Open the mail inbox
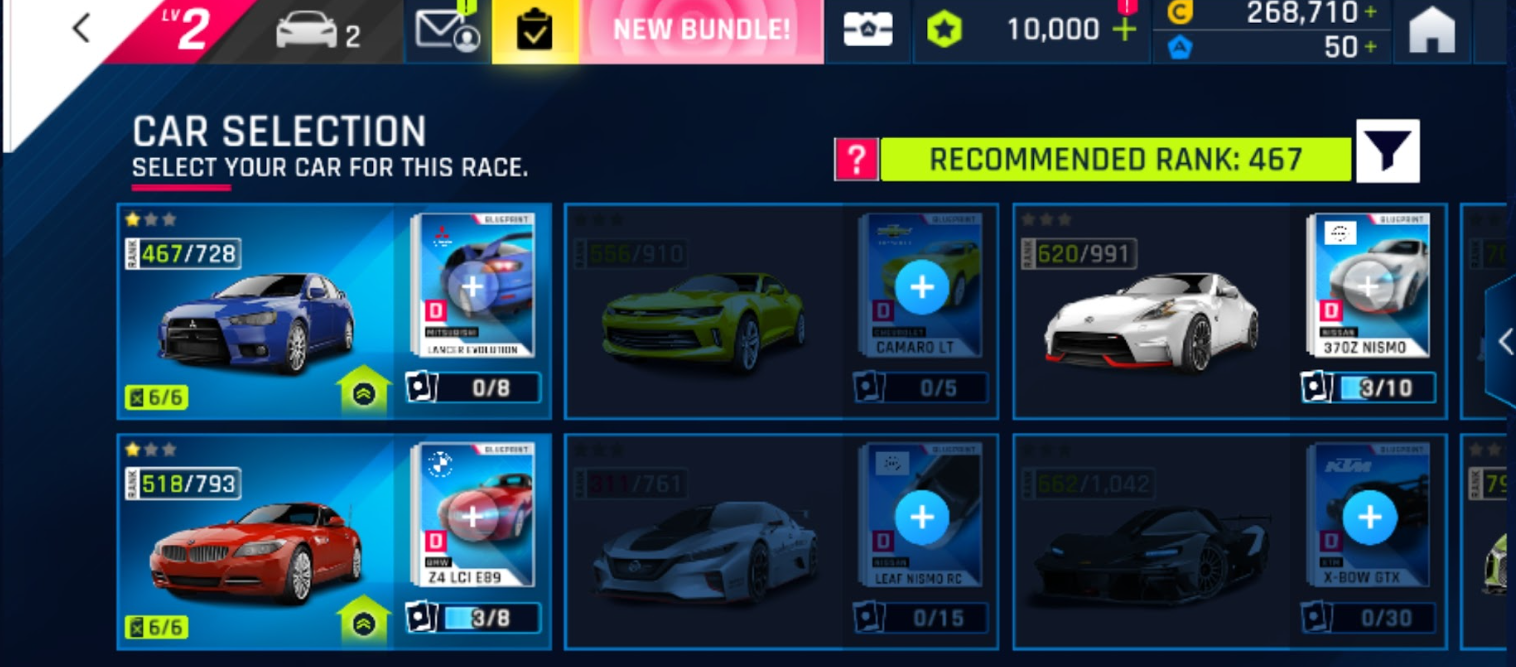Screen dimensions: 1516x667 point(447,30)
